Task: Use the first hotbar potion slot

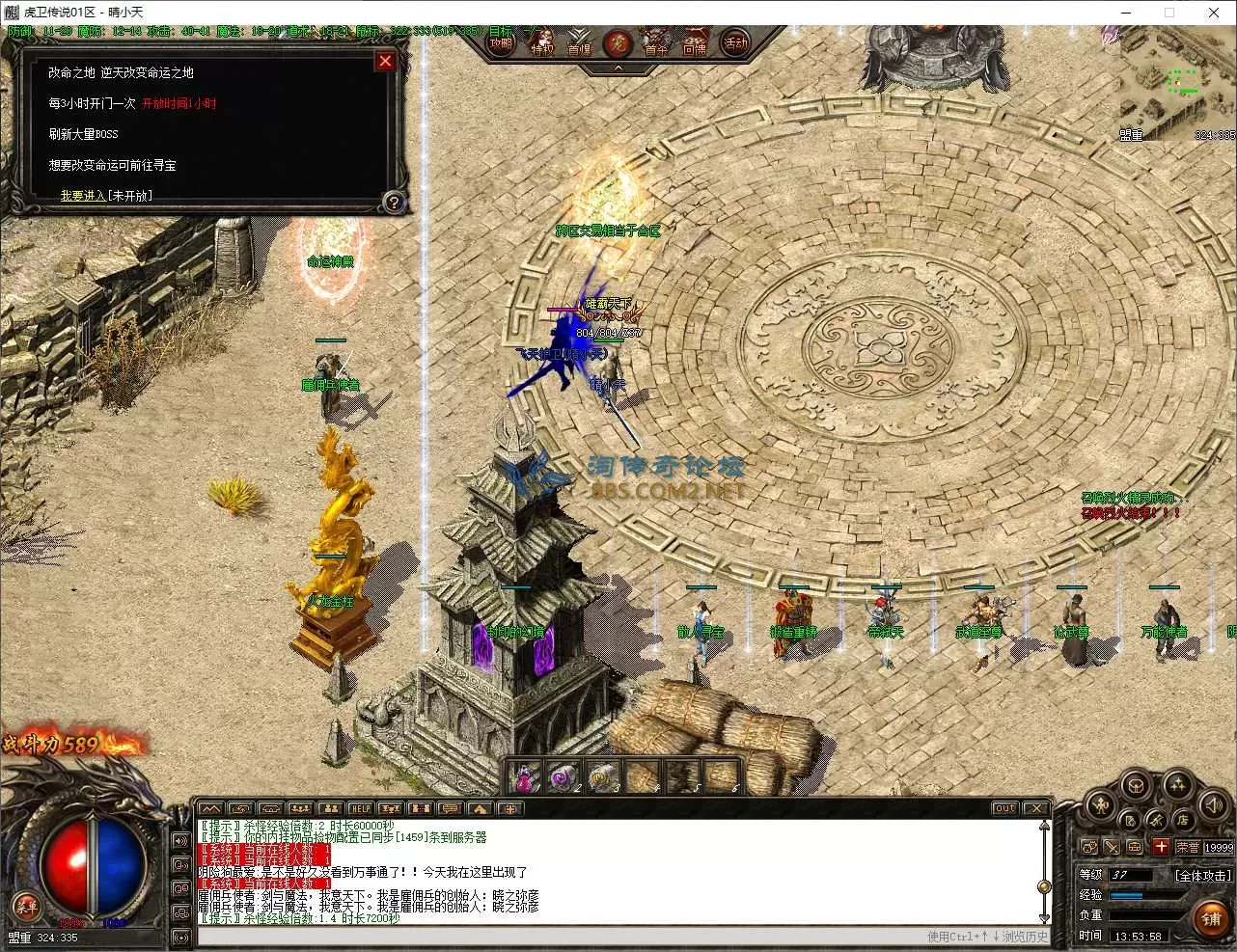Action: [525, 776]
